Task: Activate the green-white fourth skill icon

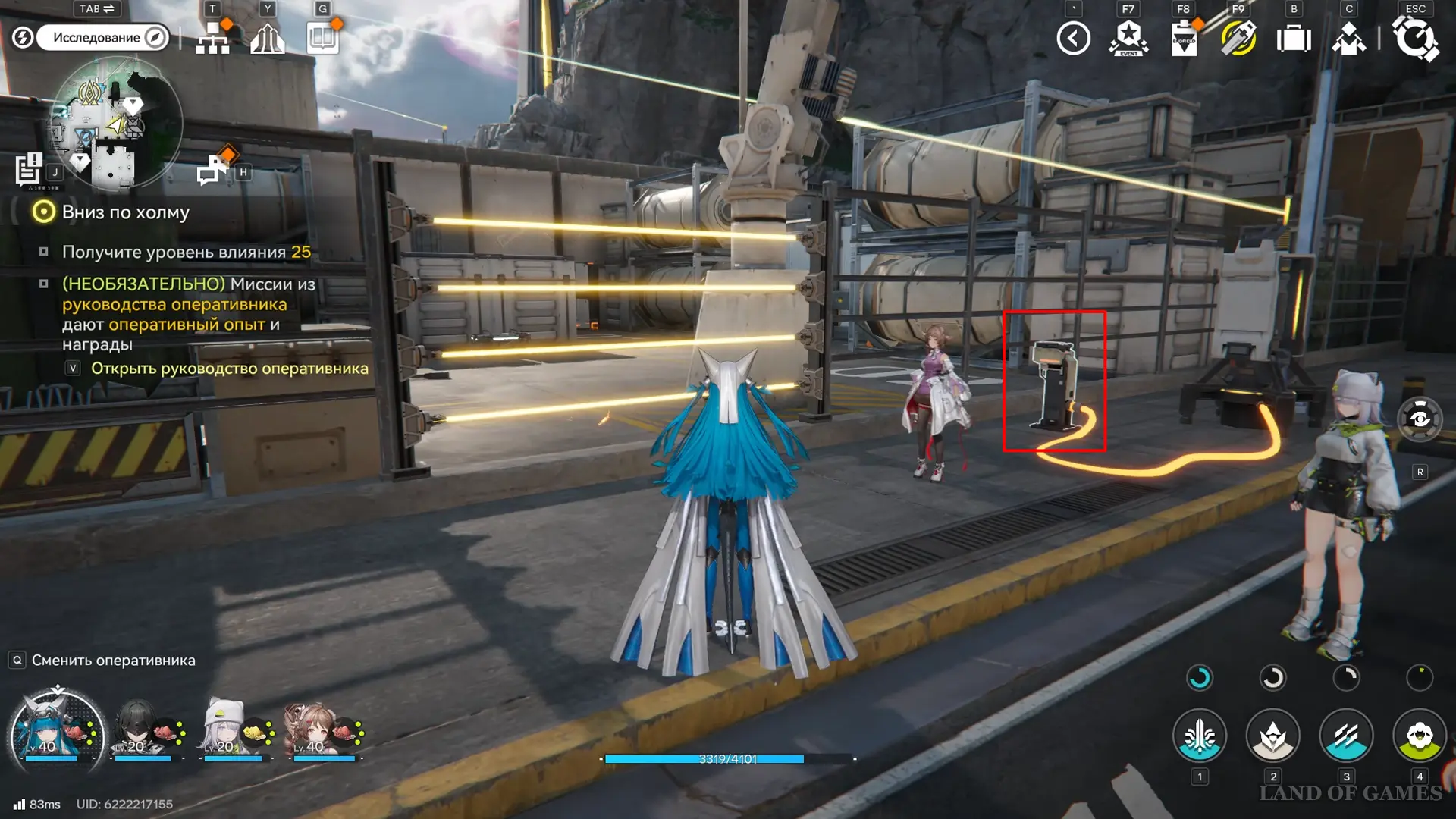Action: click(x=1420, y=736)
